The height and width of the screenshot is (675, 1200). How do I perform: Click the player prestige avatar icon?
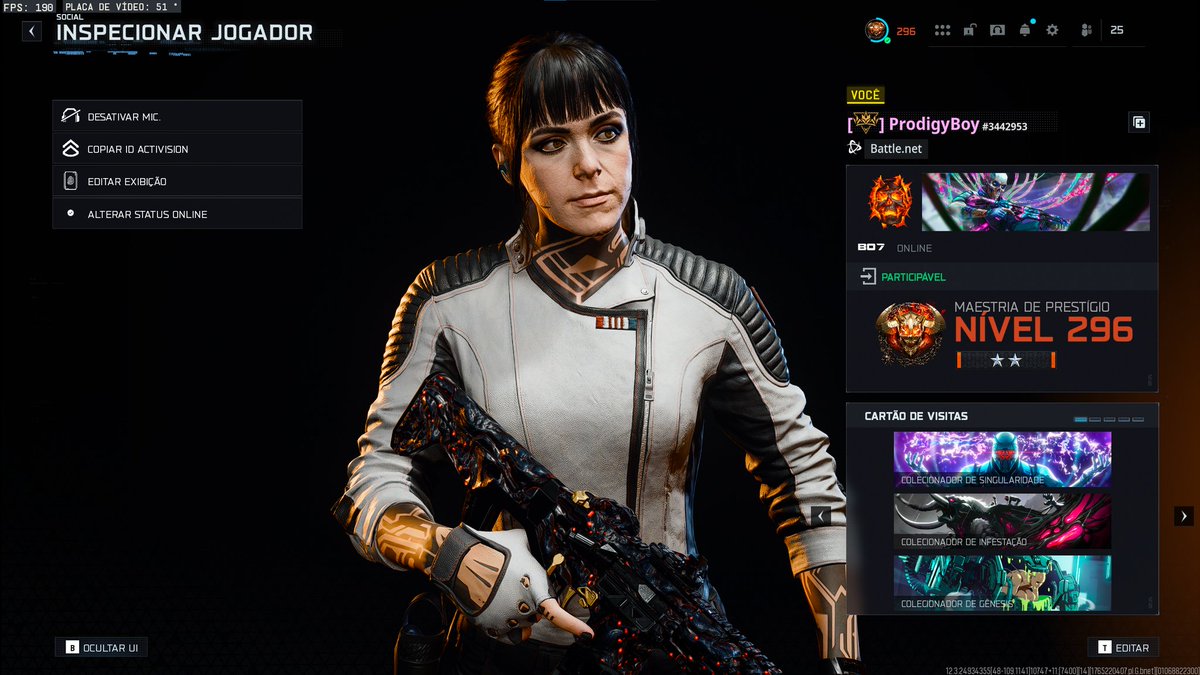point(876,31)
